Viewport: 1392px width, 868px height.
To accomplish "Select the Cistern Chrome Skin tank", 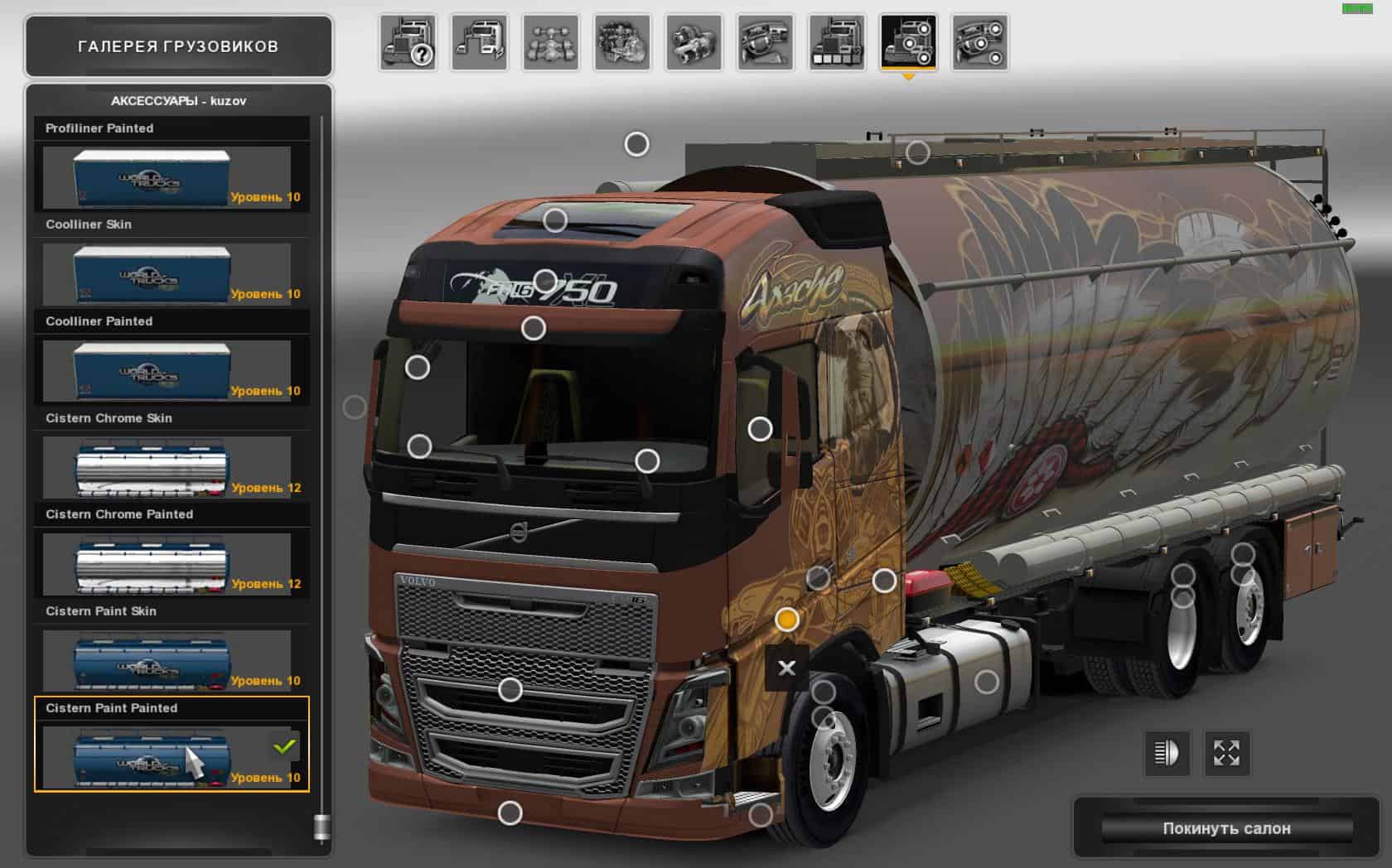I will pos(167,467).
